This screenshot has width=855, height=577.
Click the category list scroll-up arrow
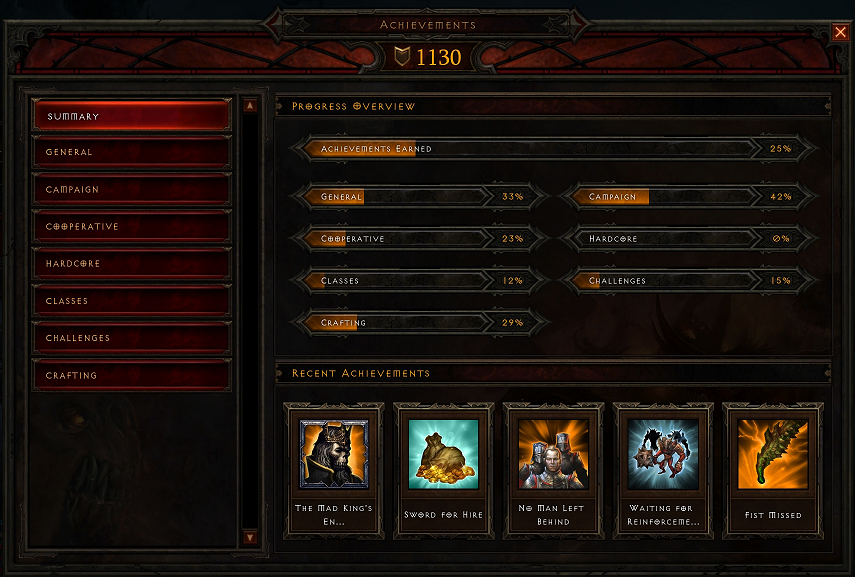(x=250, y=105)
